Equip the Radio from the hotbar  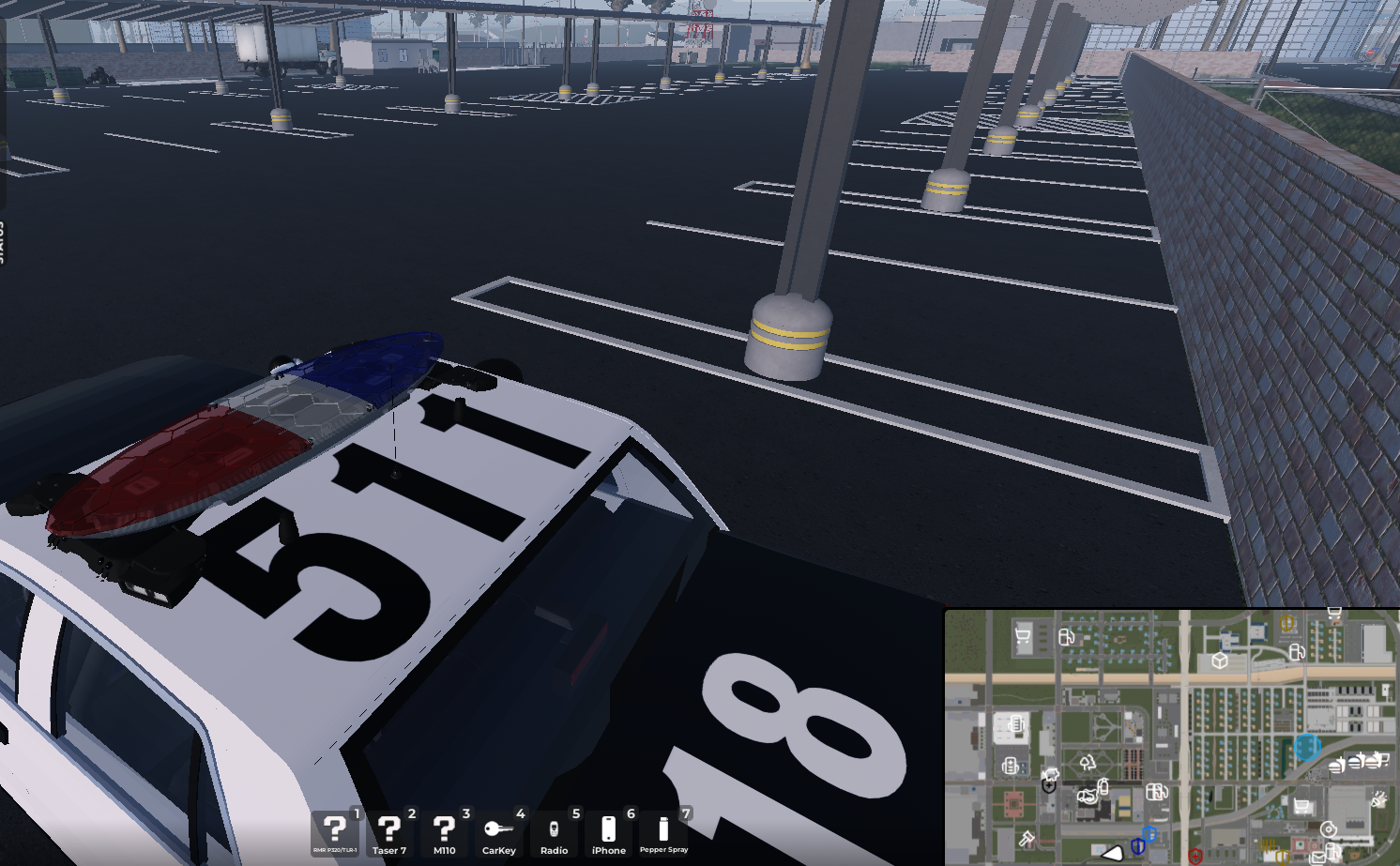[554, 833]
